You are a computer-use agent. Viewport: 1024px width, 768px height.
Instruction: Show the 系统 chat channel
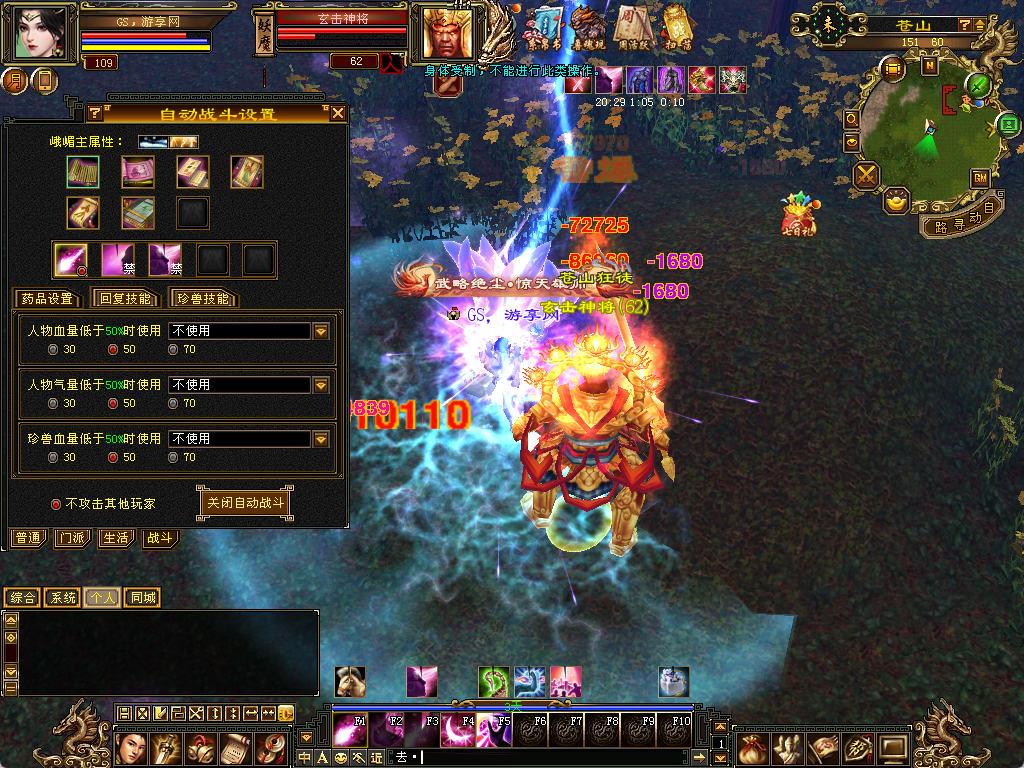point(62,598)
